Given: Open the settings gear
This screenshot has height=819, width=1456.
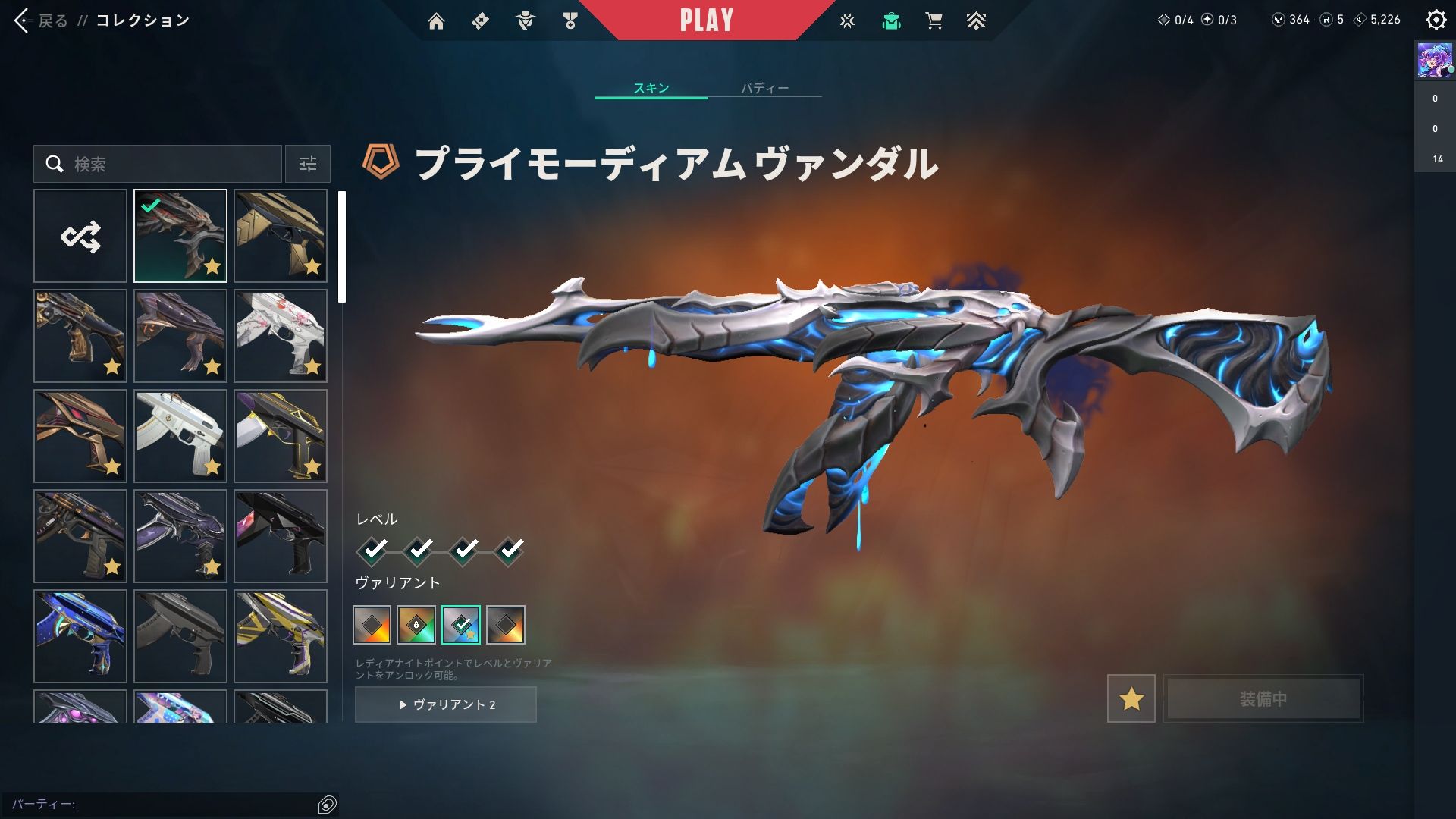Looking at the screenshot, I should click(x=1436, y=20).
